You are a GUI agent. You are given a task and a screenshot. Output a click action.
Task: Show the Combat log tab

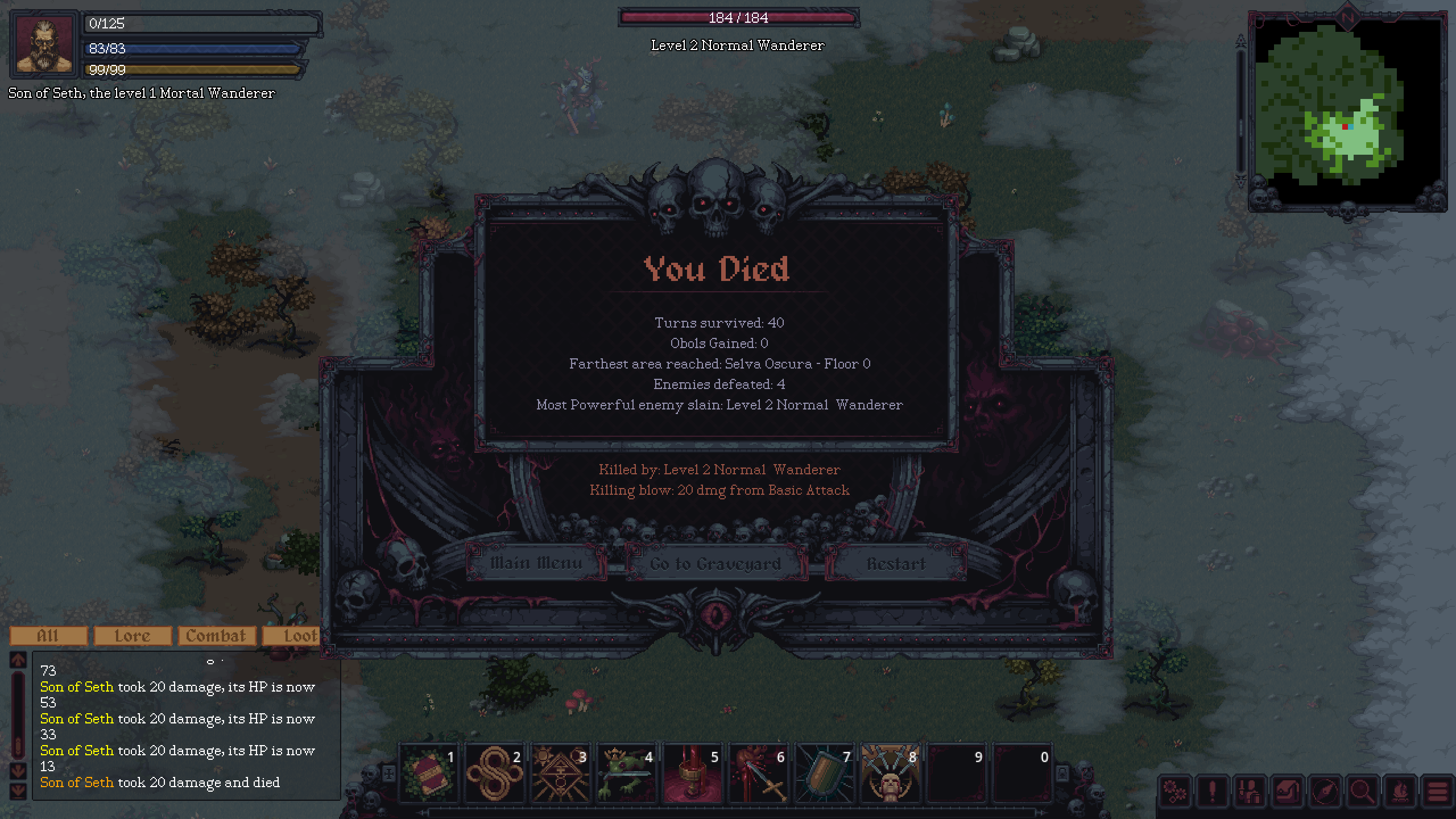(x=216, y=636)
